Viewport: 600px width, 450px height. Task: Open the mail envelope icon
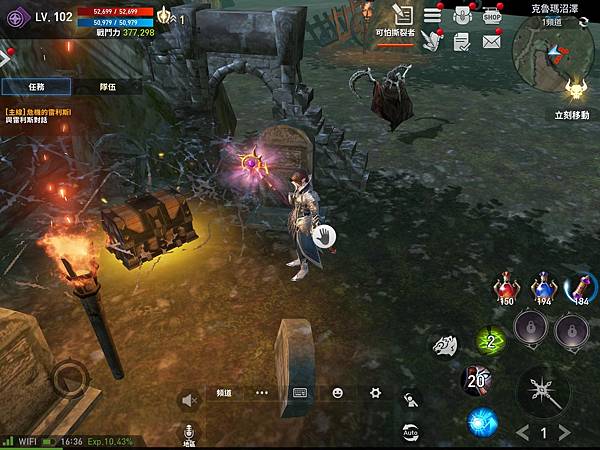point(491,41)
